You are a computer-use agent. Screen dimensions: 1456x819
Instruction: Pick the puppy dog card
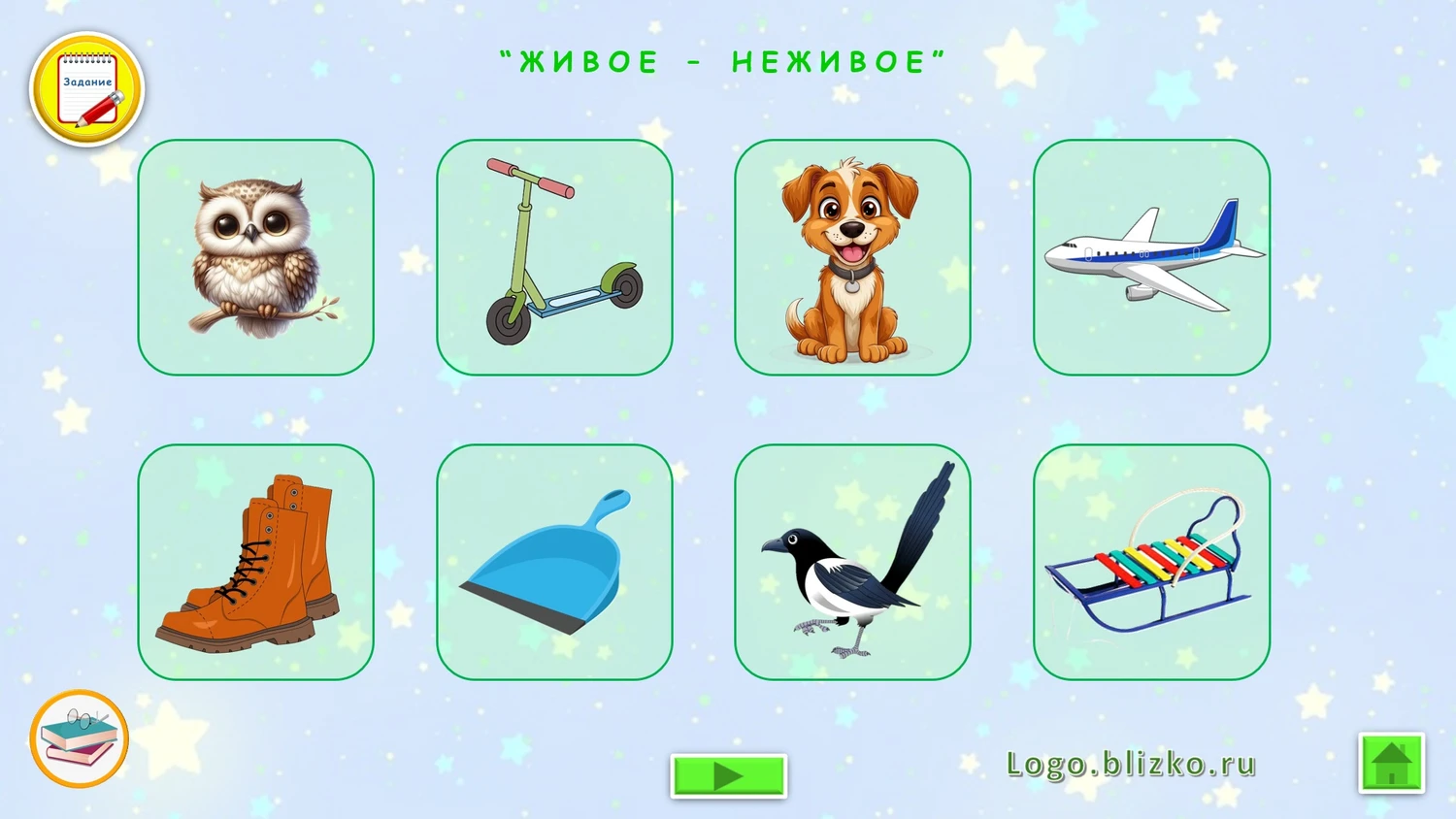point(852,257)
